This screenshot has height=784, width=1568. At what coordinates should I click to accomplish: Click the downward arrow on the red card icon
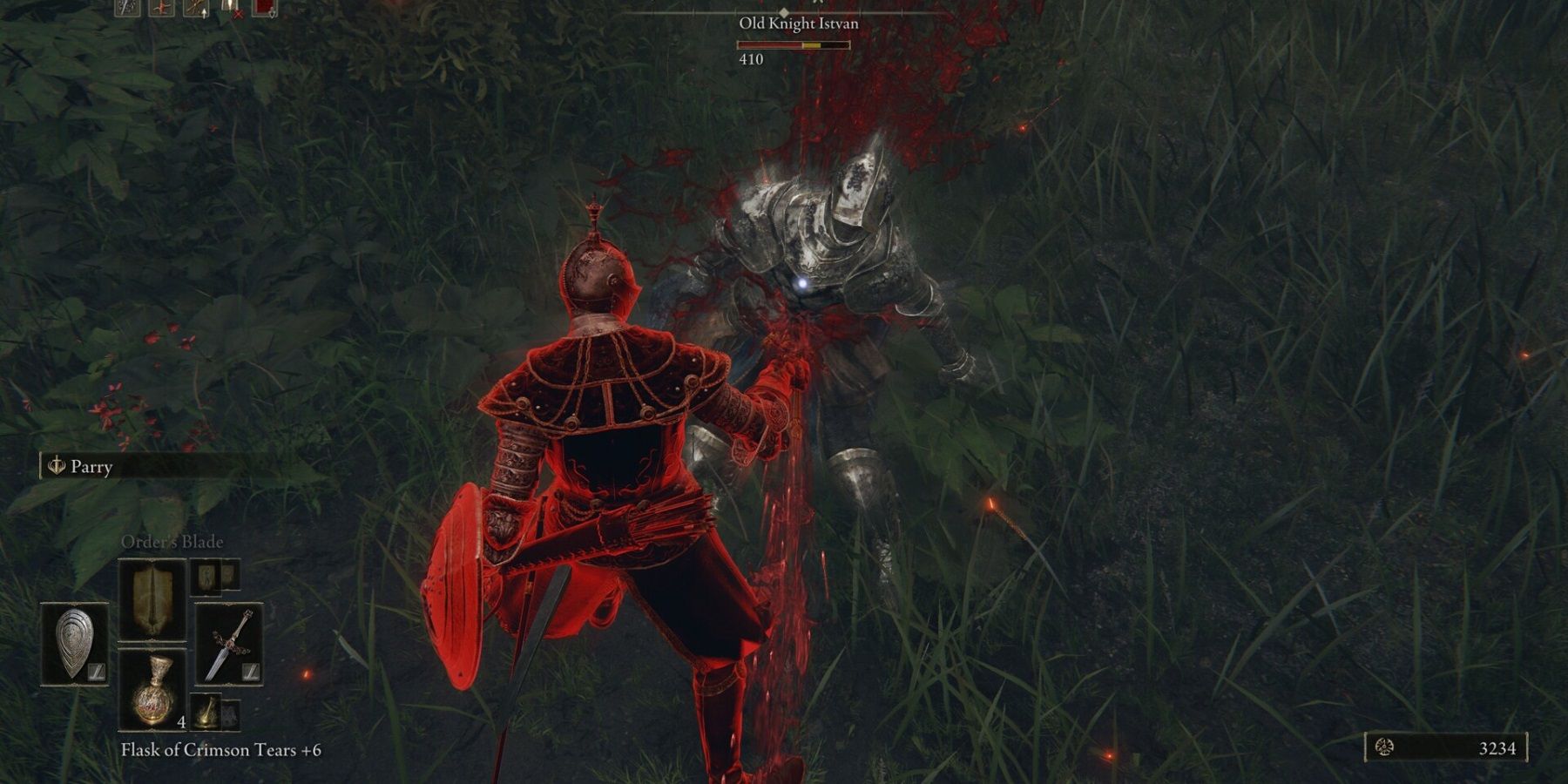tap(272, 14)
